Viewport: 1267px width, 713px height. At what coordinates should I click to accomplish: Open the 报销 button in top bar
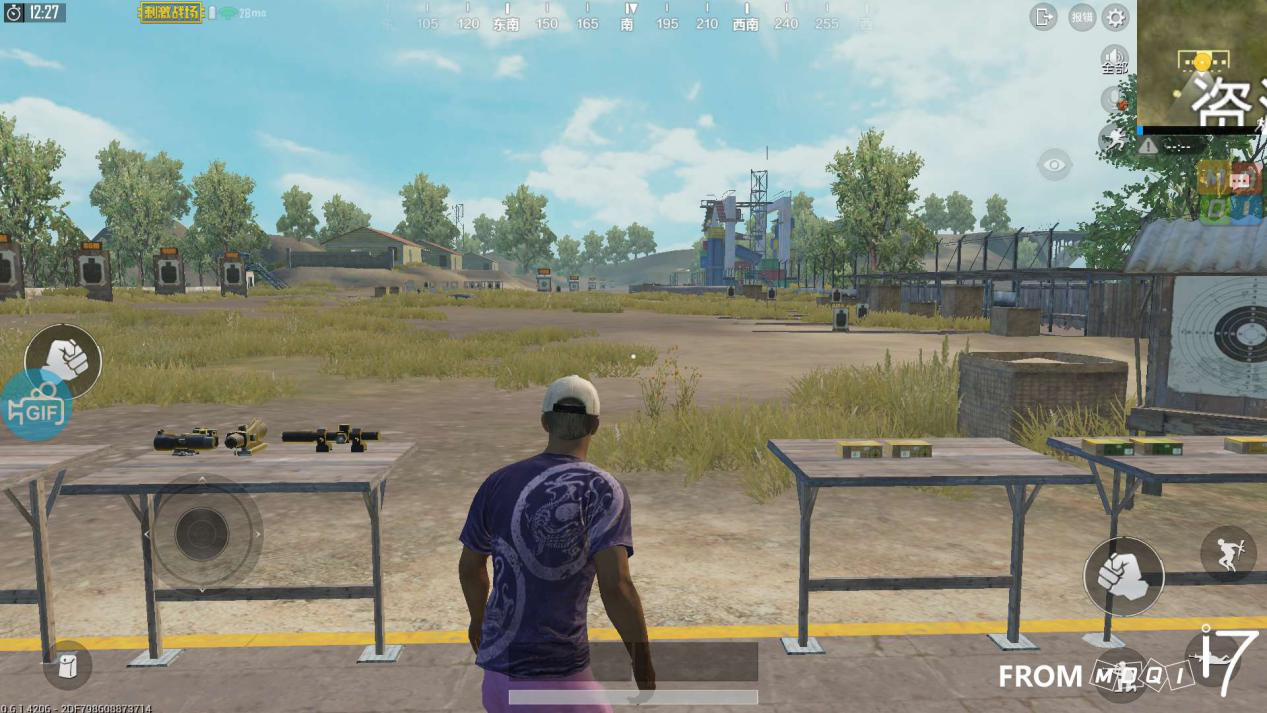click(1081, 17)
